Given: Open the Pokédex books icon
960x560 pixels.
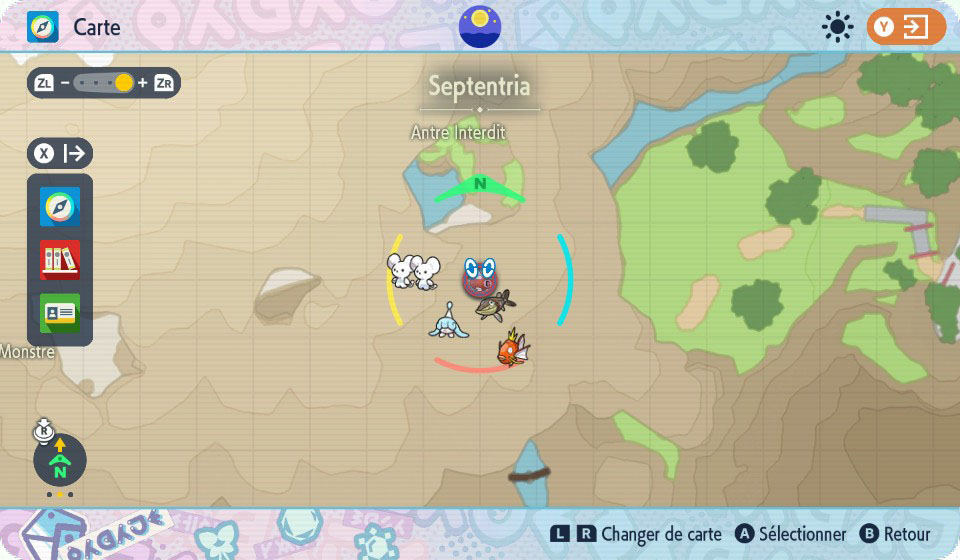Looking at the screenshot, I should [60, 260].
